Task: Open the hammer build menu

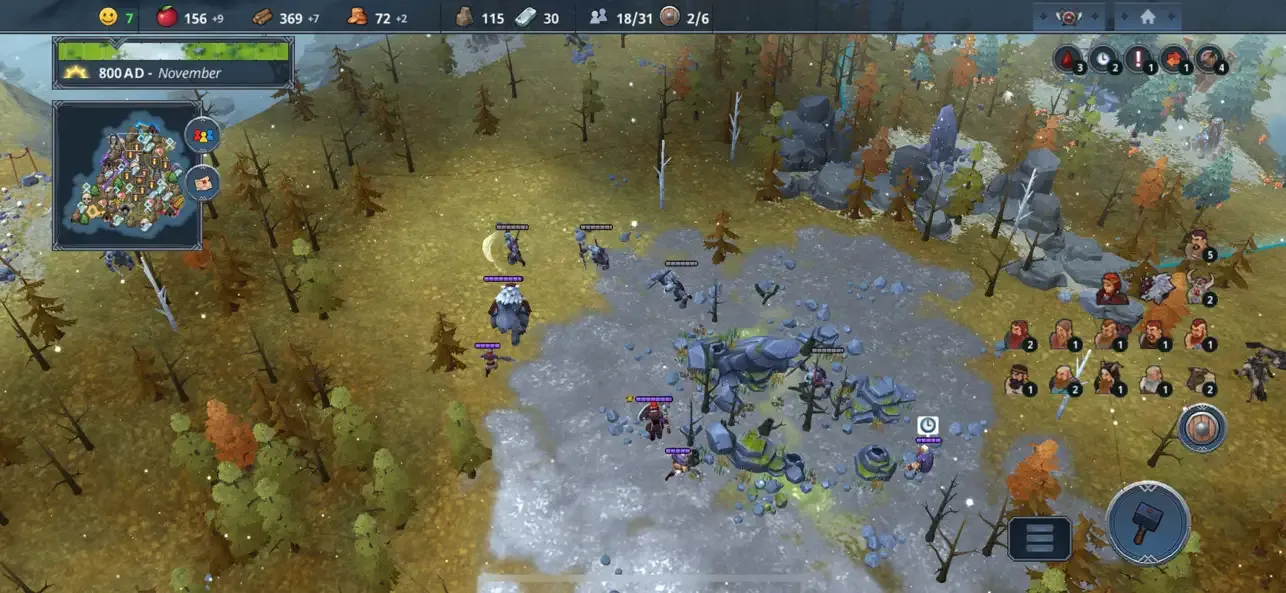Action: coord(1148,523)
